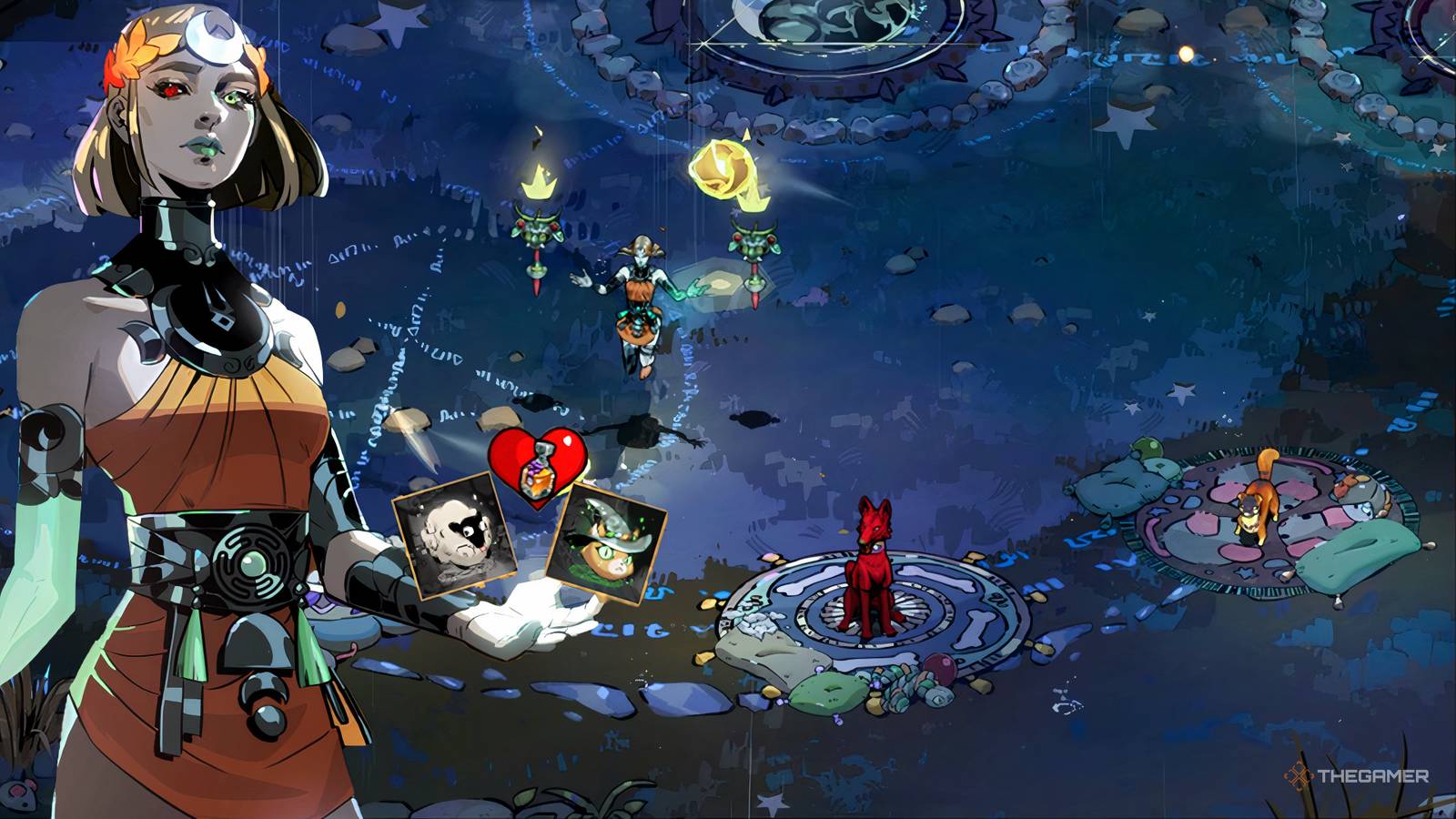Select the black-faced sheep portrait card

[x=455, y=539]
